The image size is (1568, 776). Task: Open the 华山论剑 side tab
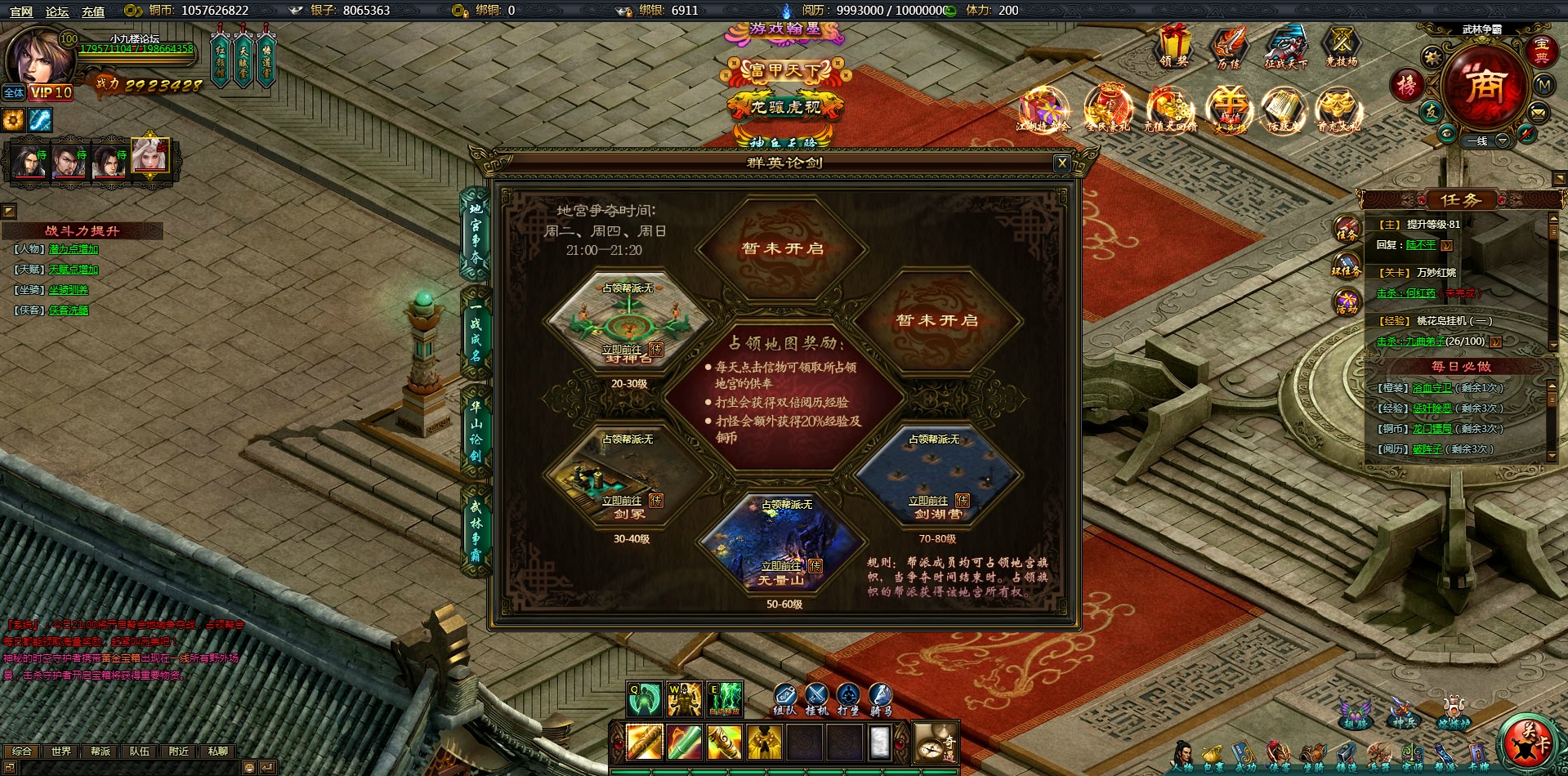(x=476, y=430)
